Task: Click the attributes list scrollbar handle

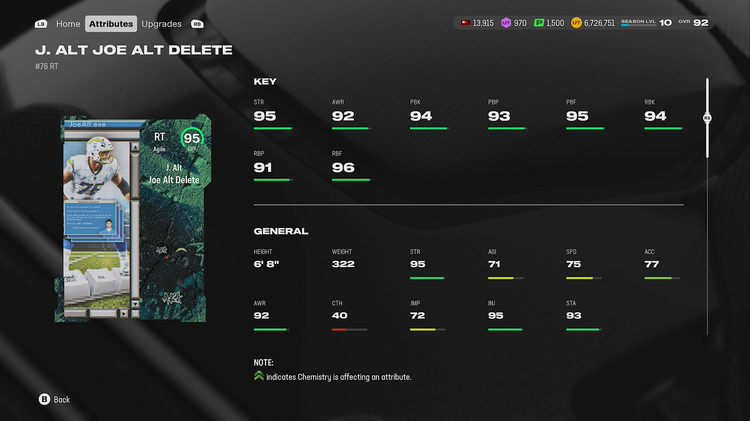Action: point(707,117)
